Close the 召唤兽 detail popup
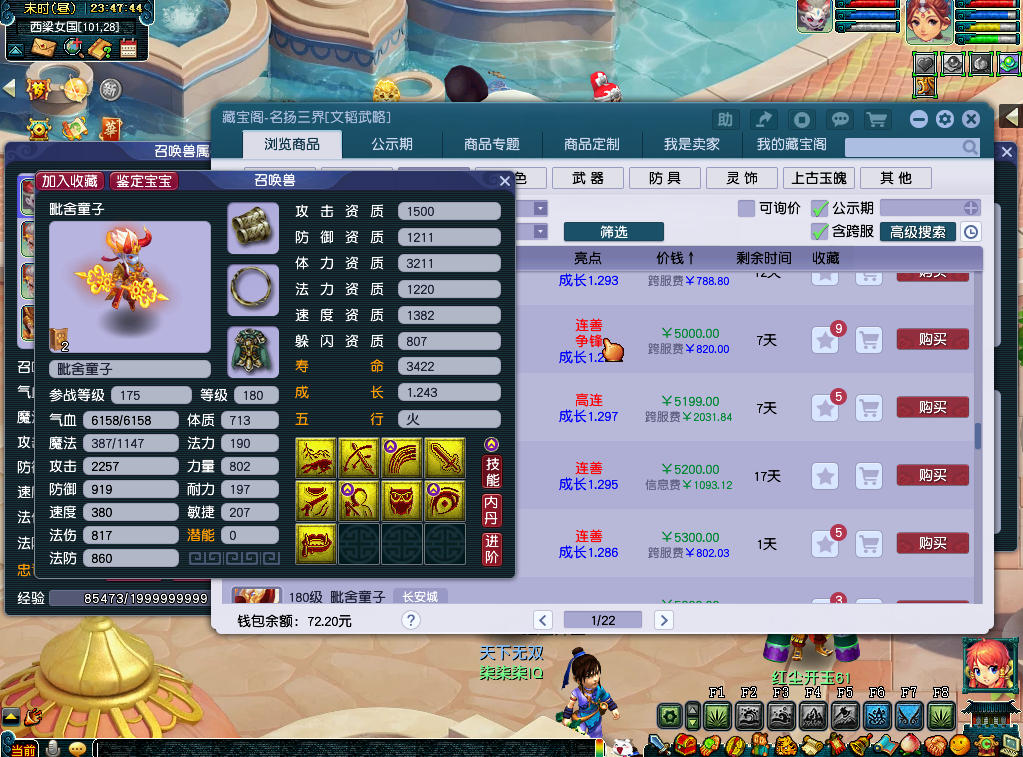The height and width of the screenshot is (757, 1023). pyautogui.click(x=505, y=181)
